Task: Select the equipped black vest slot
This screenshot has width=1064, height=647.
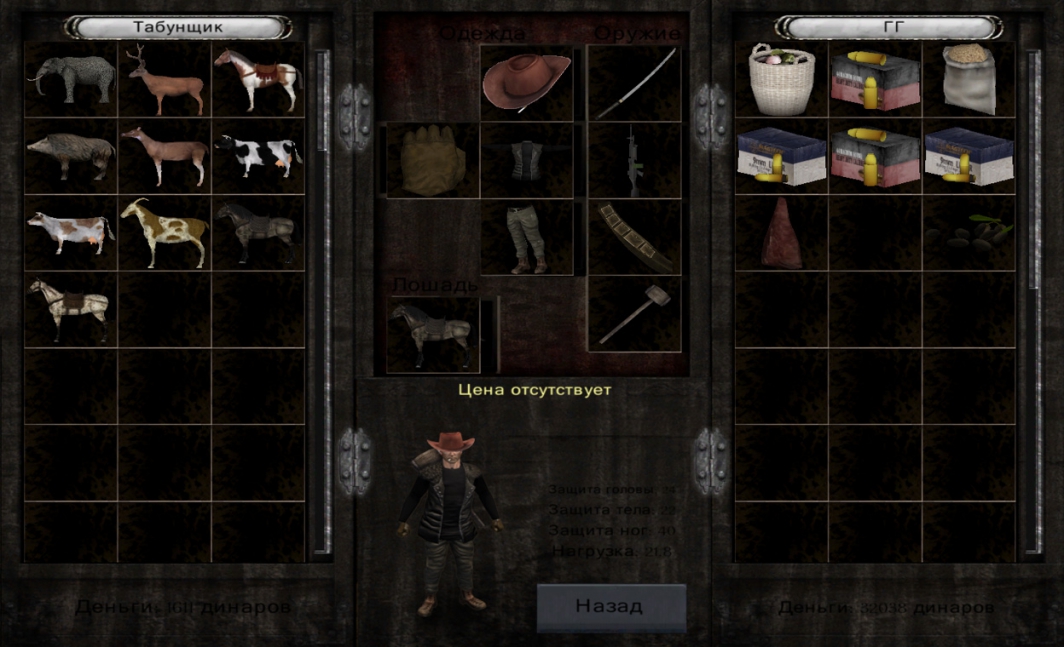Action: 527,160
